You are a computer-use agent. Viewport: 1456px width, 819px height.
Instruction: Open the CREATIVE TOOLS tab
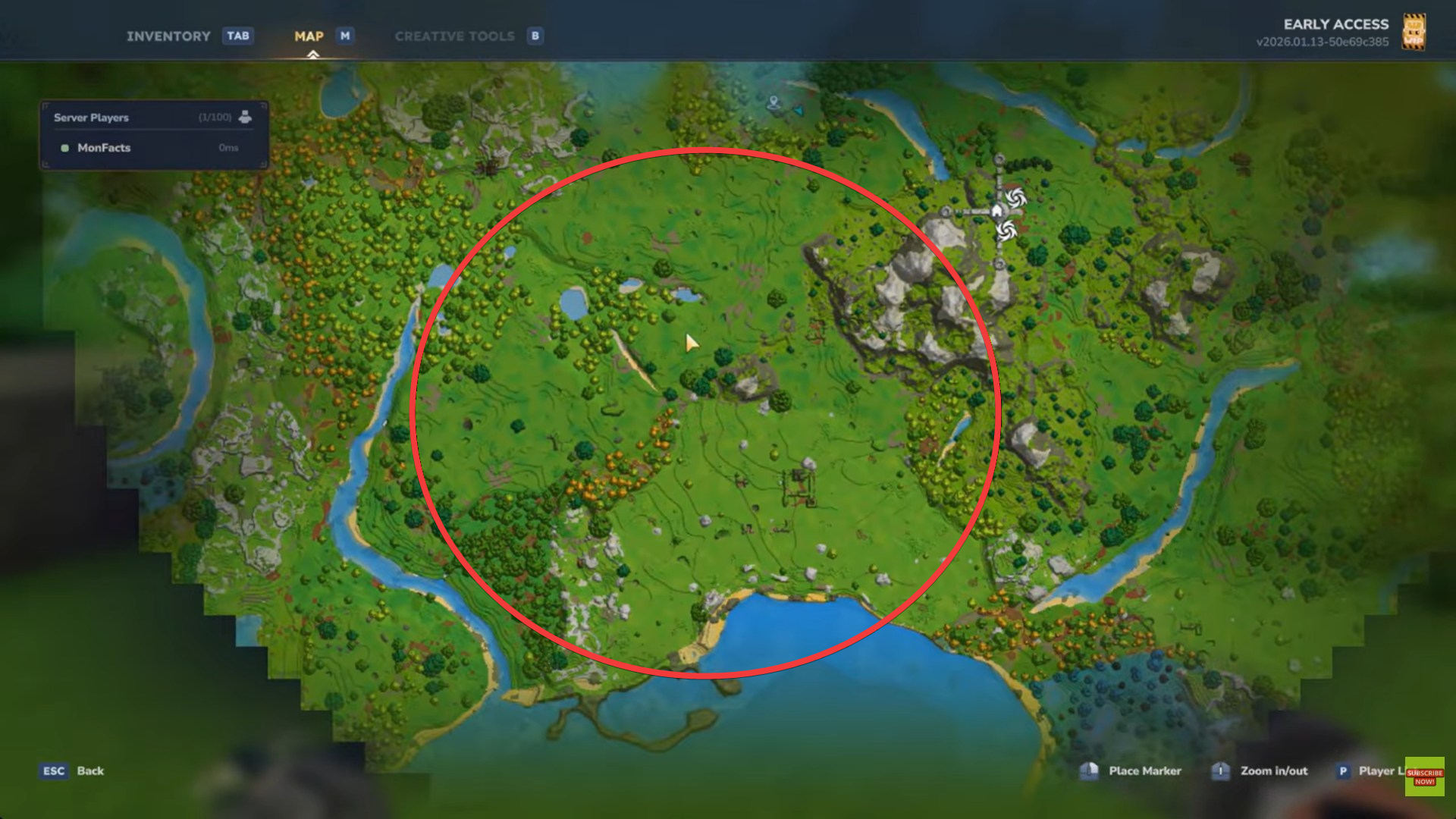[454, 36]
